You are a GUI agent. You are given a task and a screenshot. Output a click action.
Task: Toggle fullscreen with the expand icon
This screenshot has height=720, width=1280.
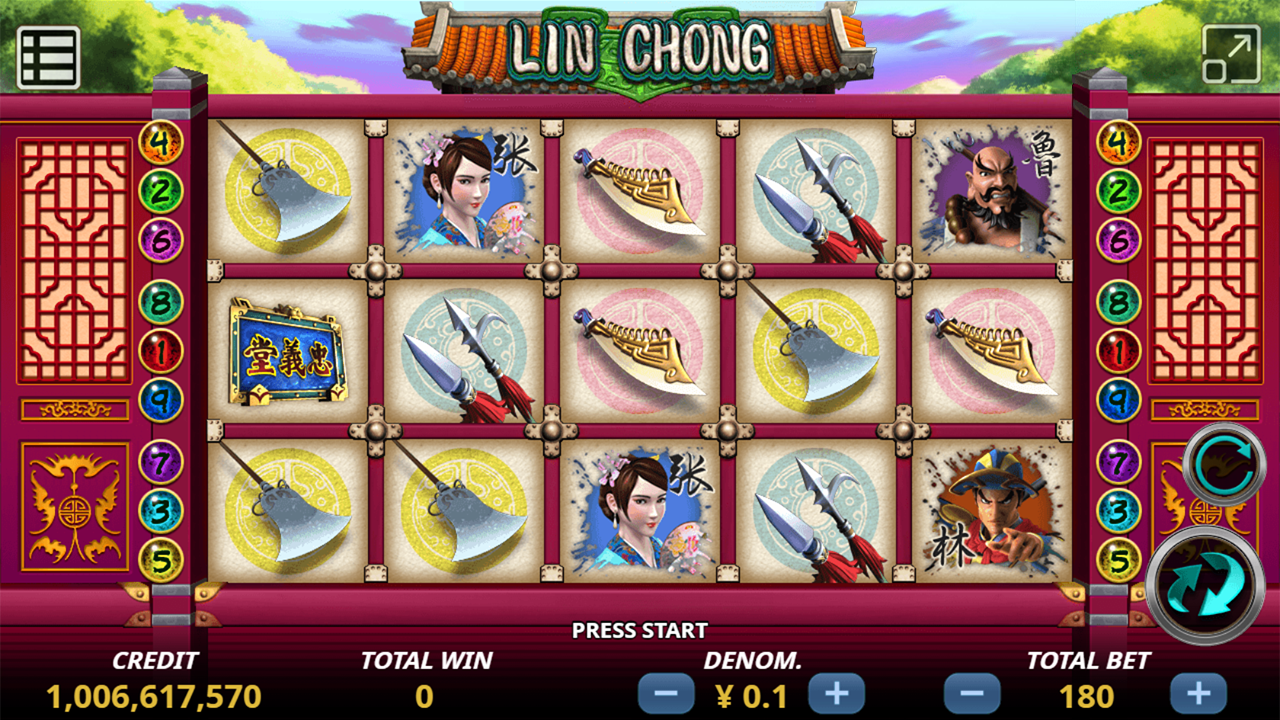(1231, 54)
